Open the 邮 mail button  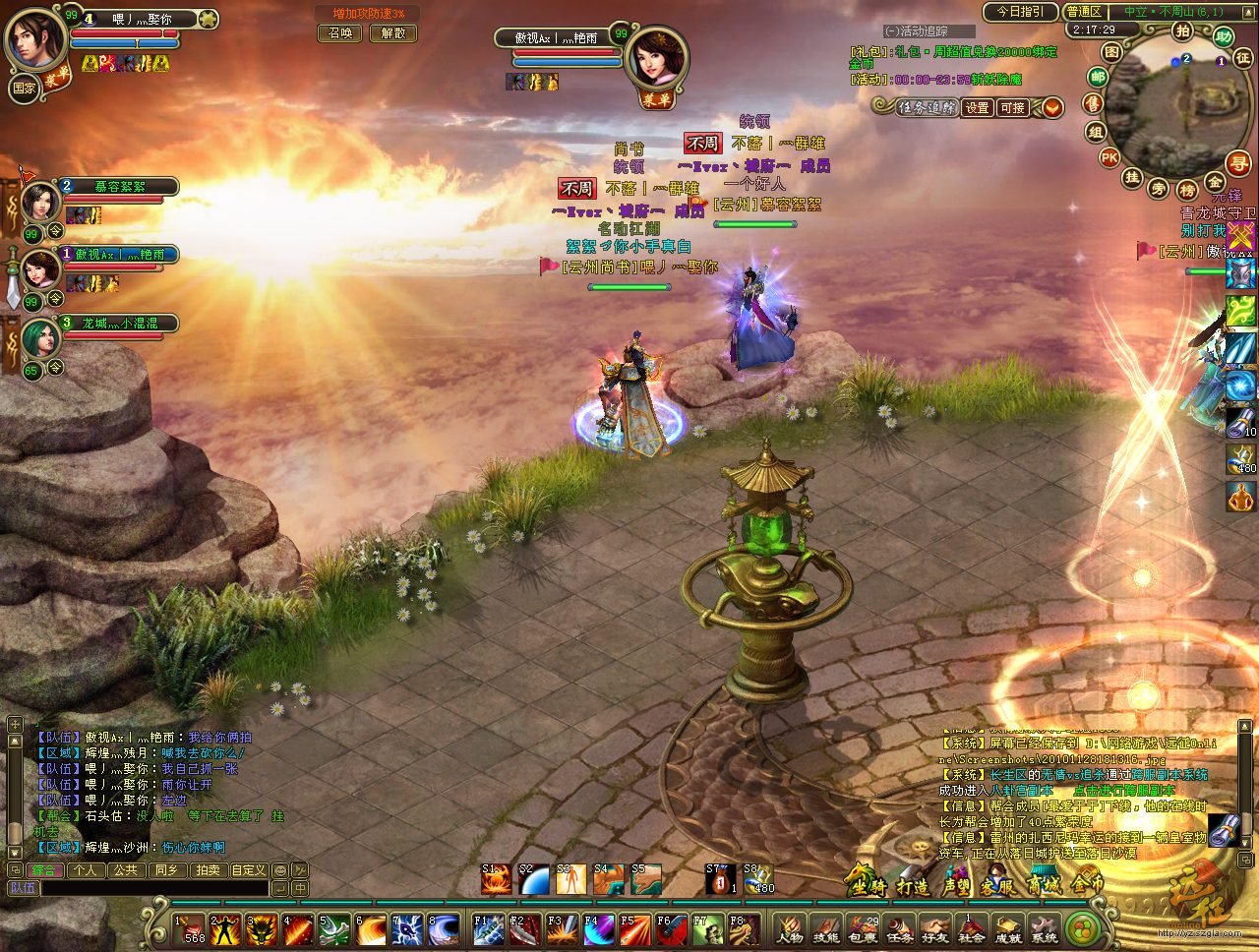(x=1098, y=77)
